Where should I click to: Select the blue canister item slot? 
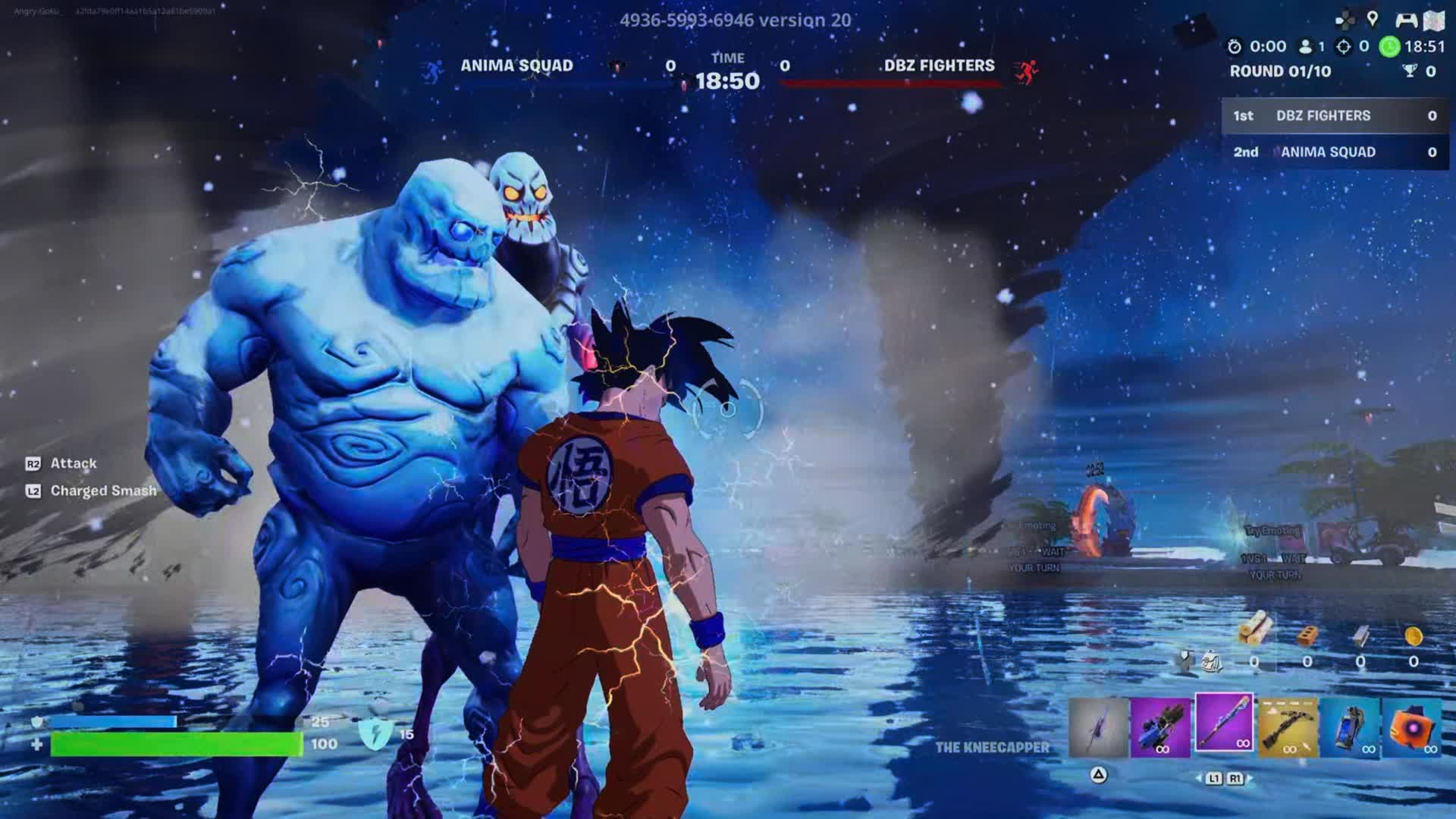click(1351, 727)
